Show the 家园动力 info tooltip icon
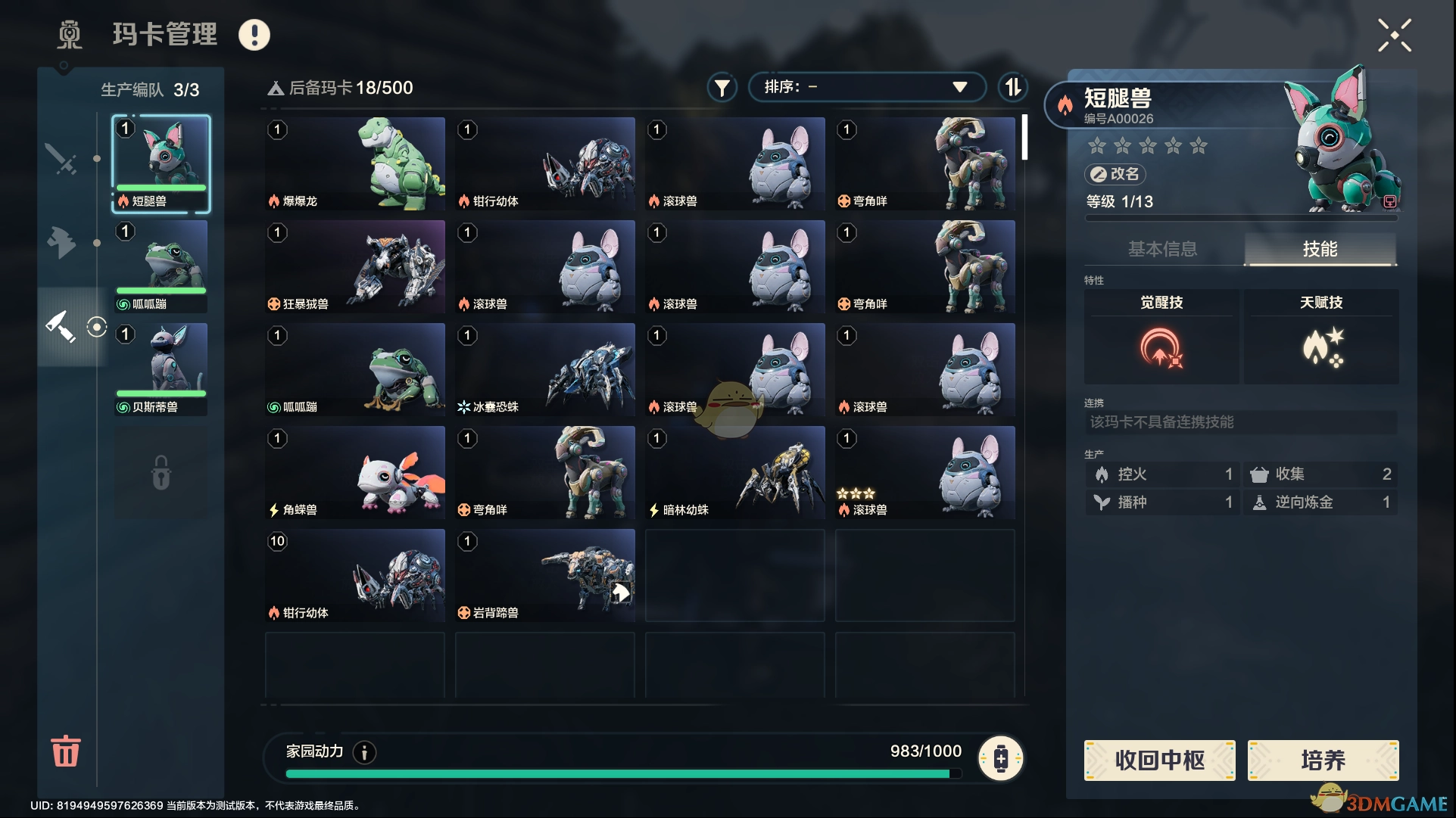The image size is (1456, 818). [364, 752]
